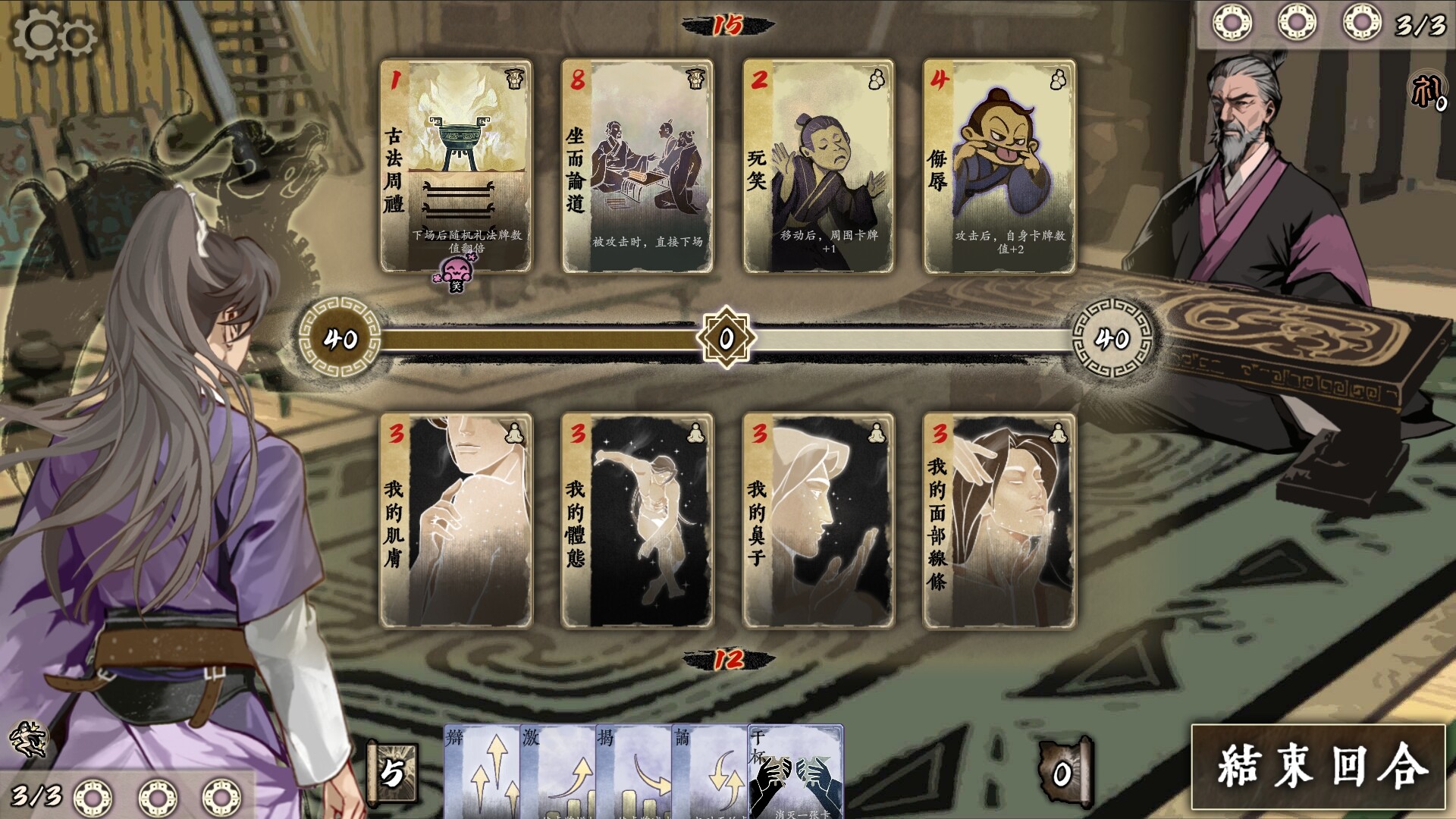
Task: Click the meditating figure icon on 我的肌膚 card
Action: (514, 435)
